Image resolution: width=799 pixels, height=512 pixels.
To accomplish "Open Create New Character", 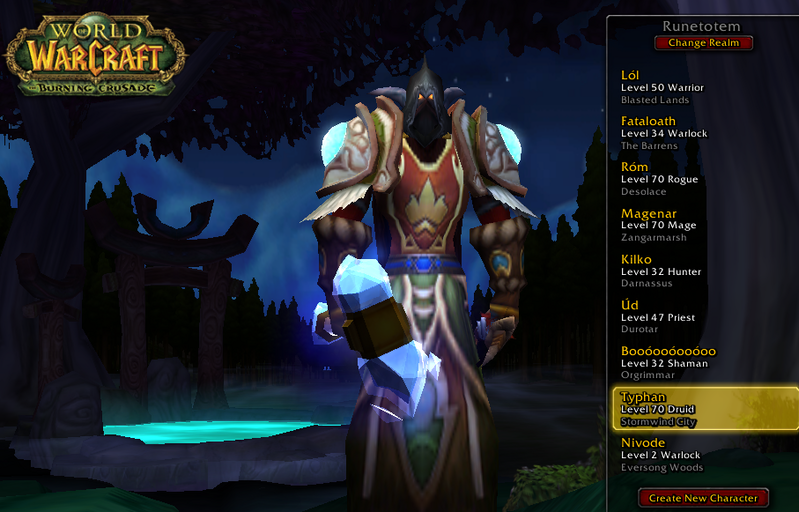I will tap(703, 497).
